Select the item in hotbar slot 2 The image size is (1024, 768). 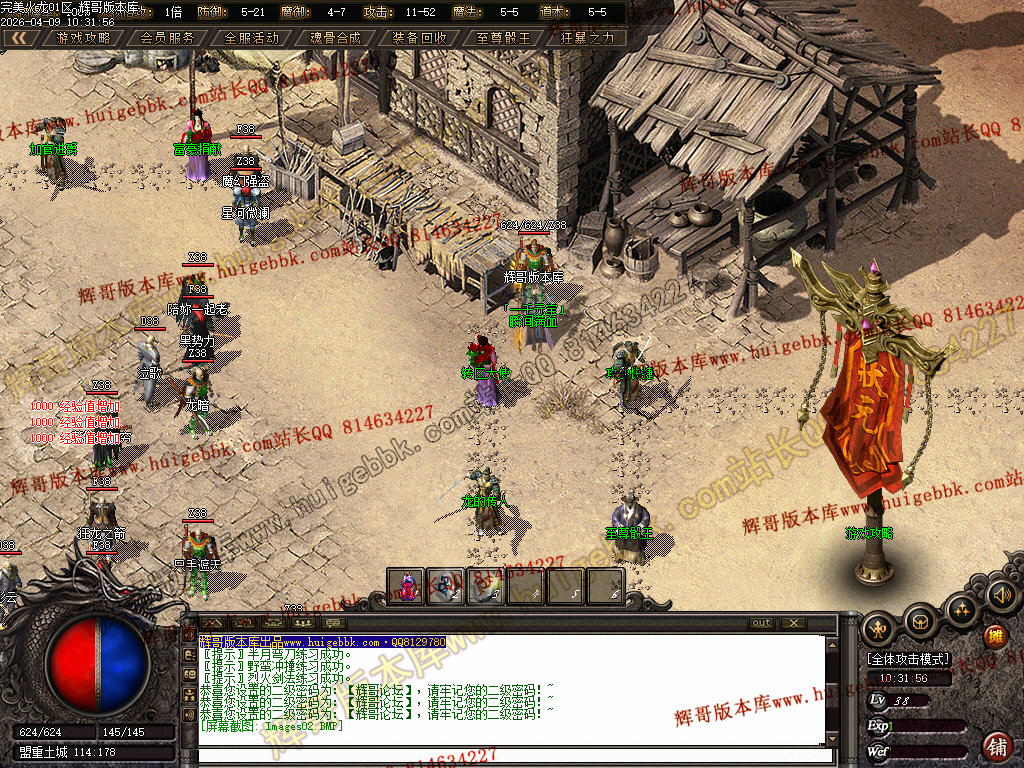point(446,586)
